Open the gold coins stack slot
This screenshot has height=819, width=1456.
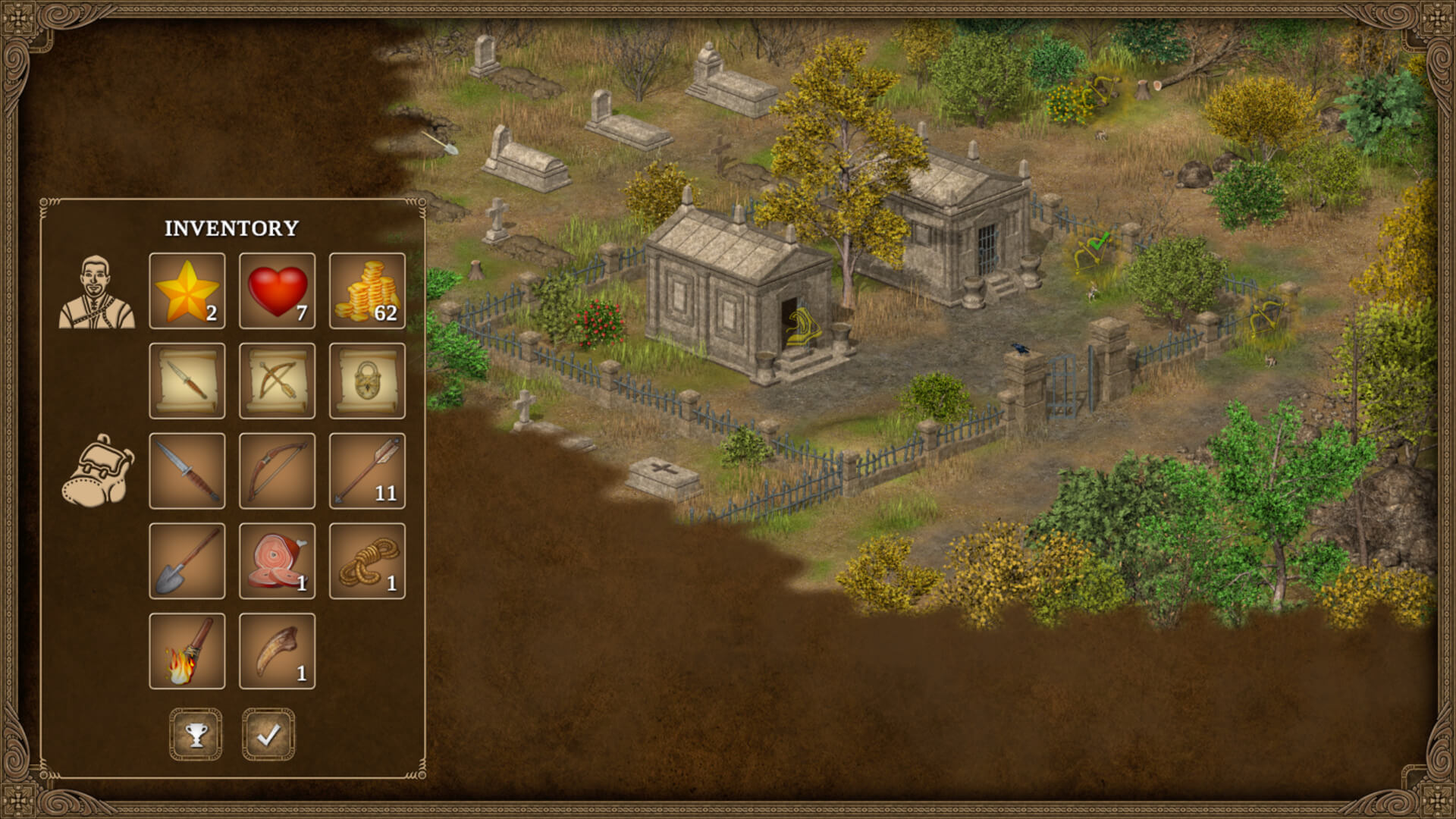[x=367, y=291]
